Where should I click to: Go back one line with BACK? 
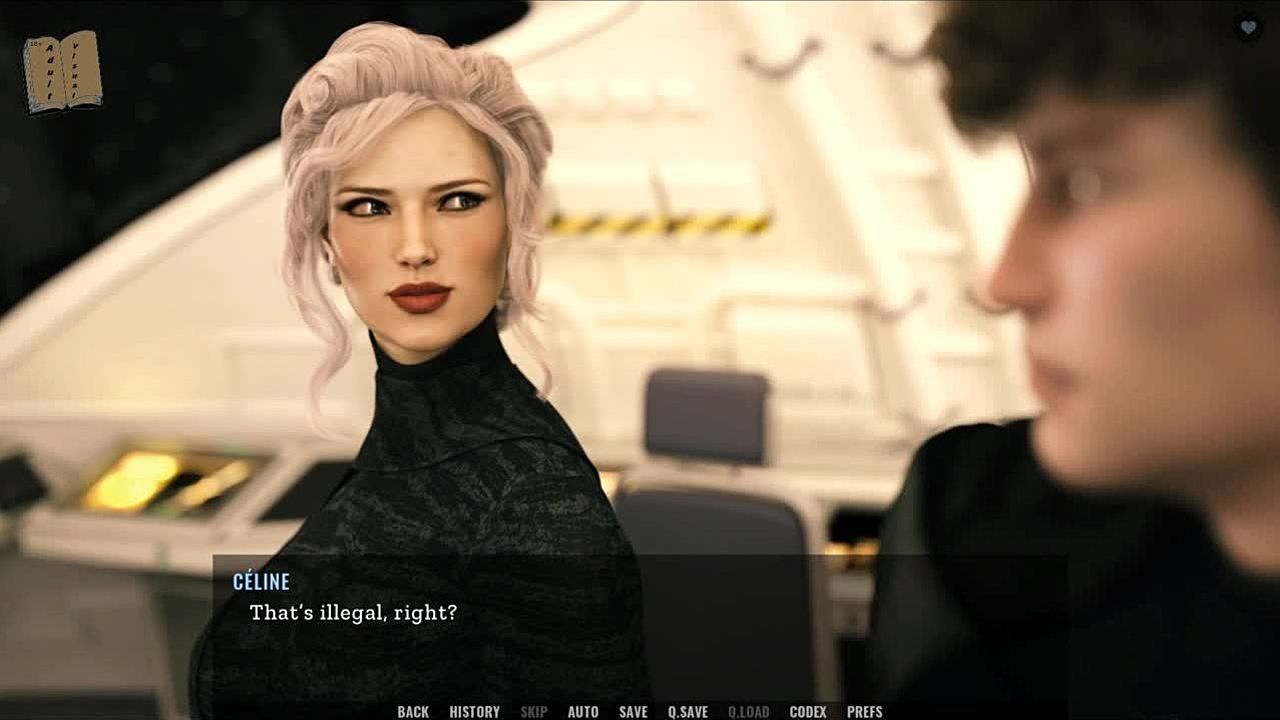pos(412,712)
